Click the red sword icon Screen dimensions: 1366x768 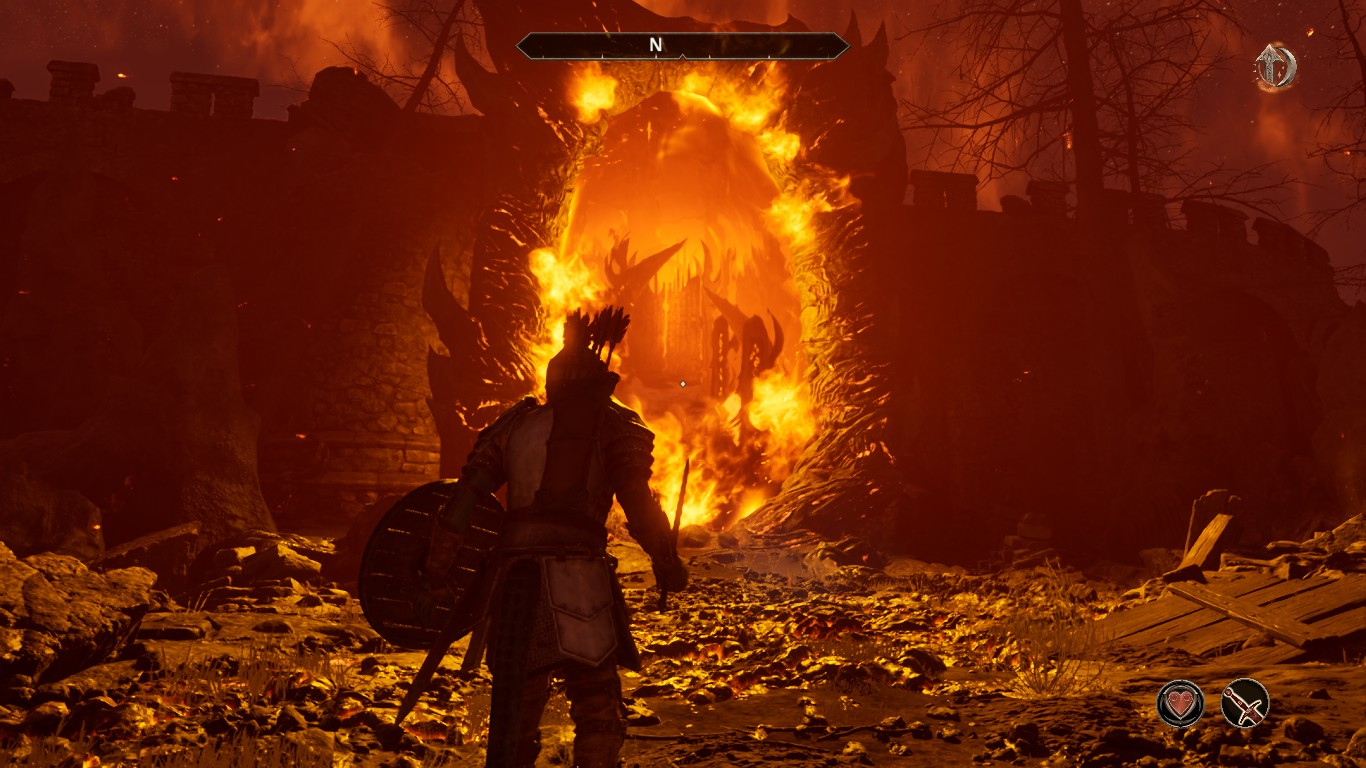pyautogui.click(x=1245, y=703)
